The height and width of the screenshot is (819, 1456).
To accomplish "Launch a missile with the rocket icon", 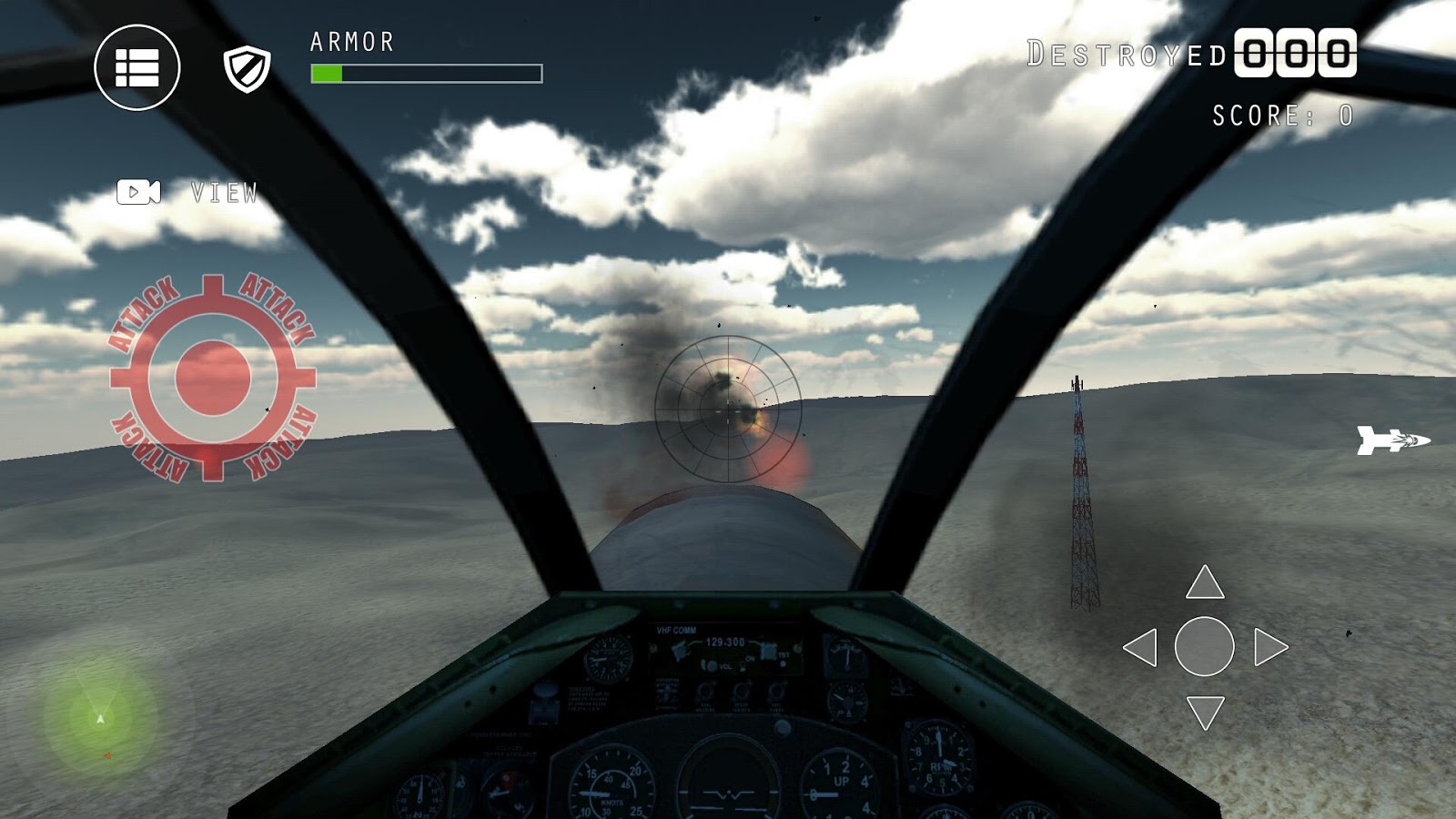I will point(1392,440).
